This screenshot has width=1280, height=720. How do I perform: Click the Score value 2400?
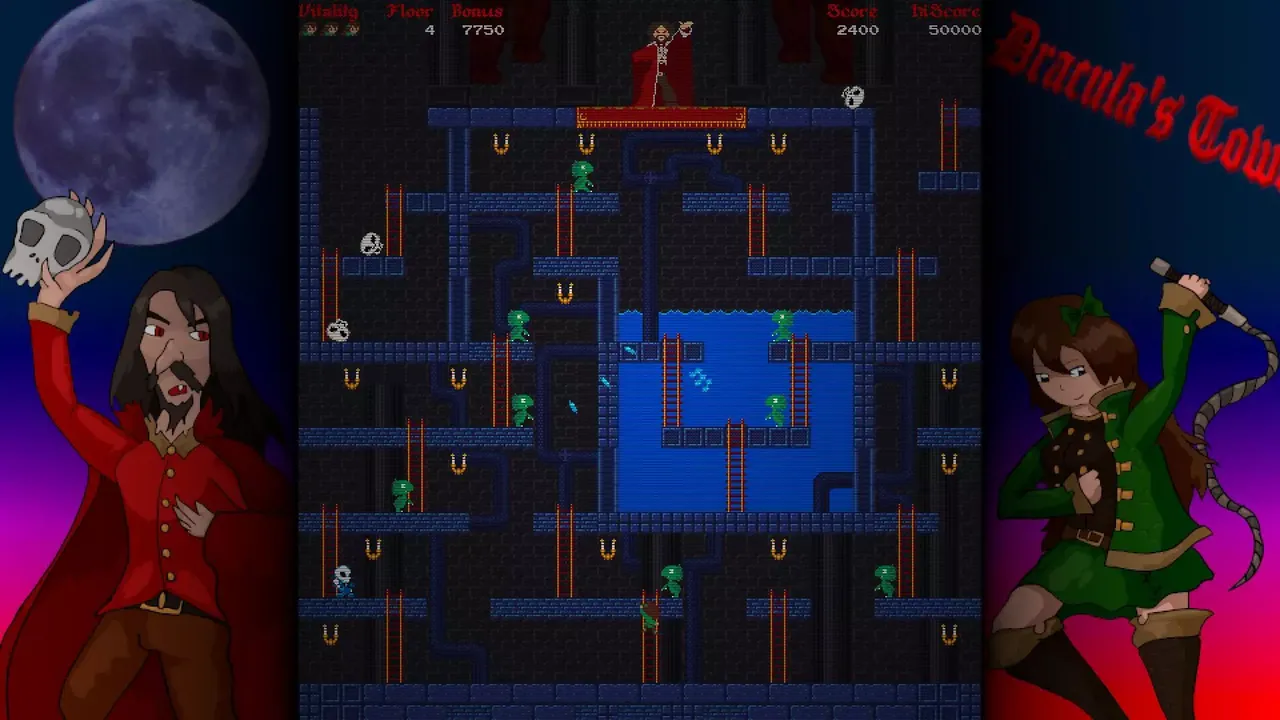pos(858,30)
